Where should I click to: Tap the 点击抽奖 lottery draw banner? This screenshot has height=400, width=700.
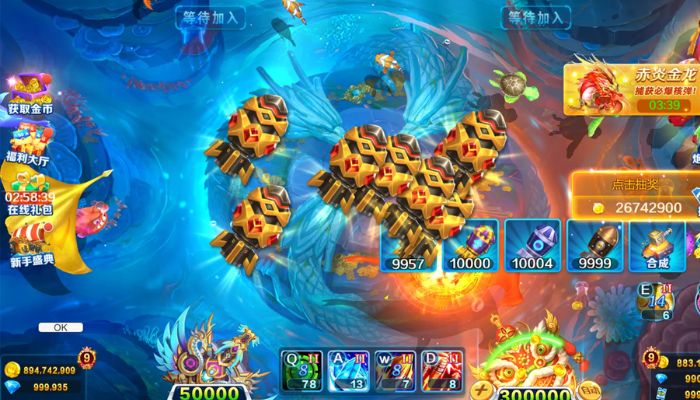point(634,197)
